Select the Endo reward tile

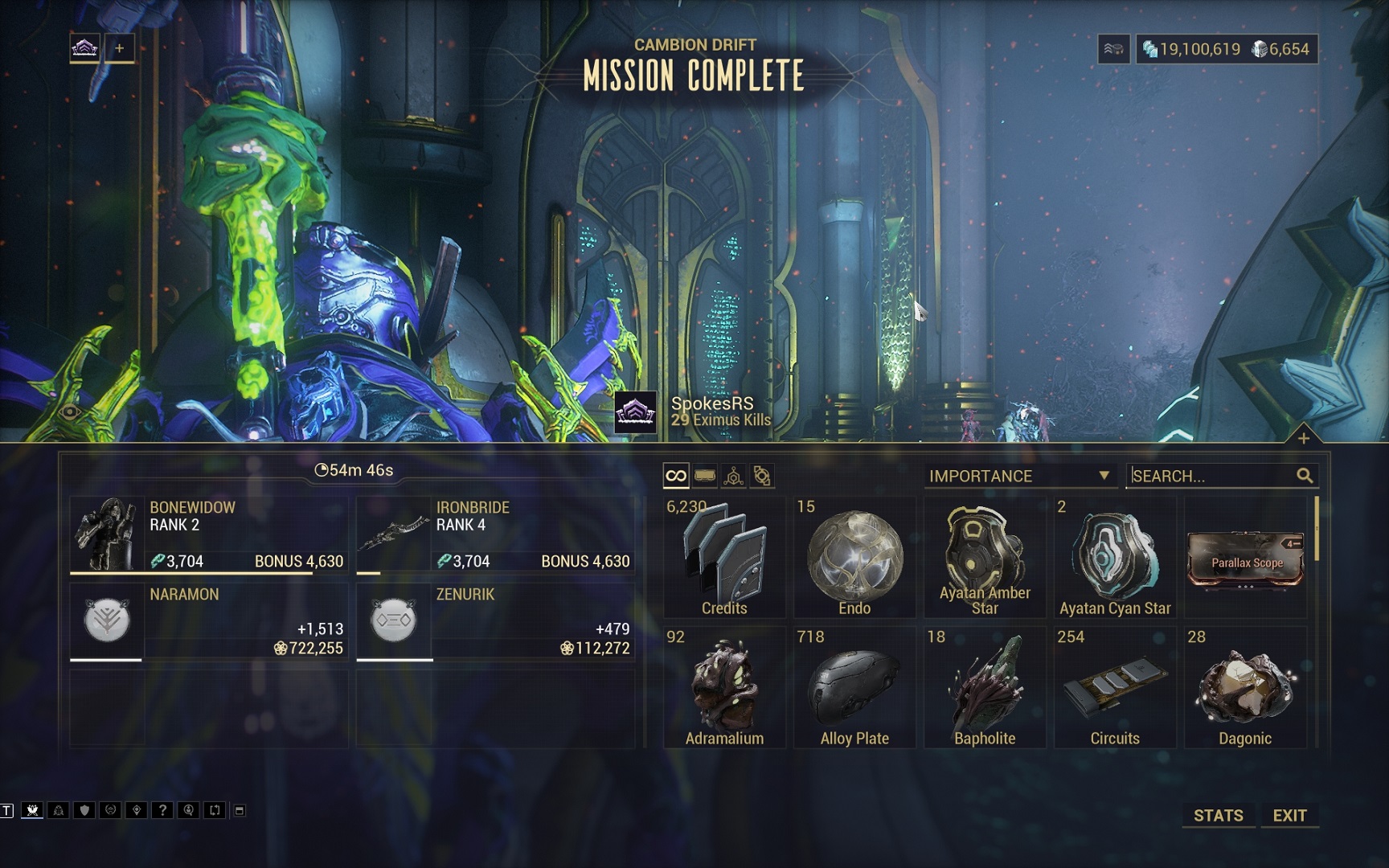click(x=854, y=557)
